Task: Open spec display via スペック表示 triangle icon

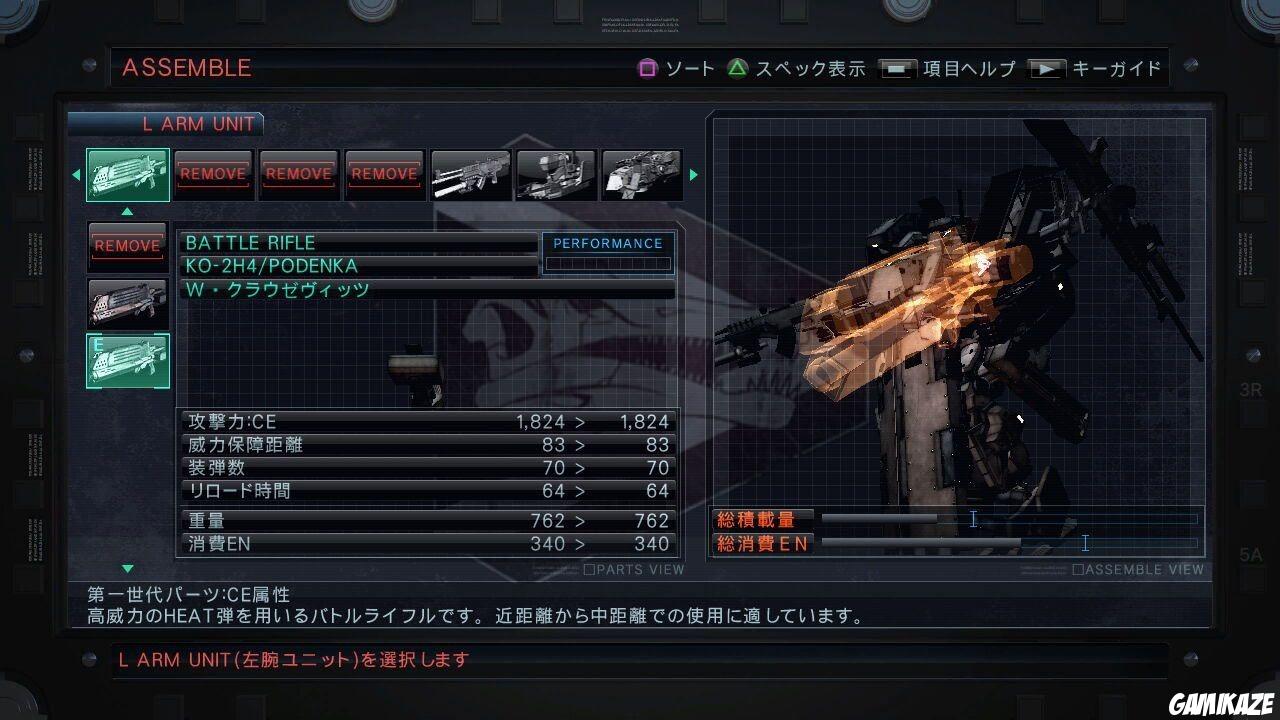Action: (738, 69)
